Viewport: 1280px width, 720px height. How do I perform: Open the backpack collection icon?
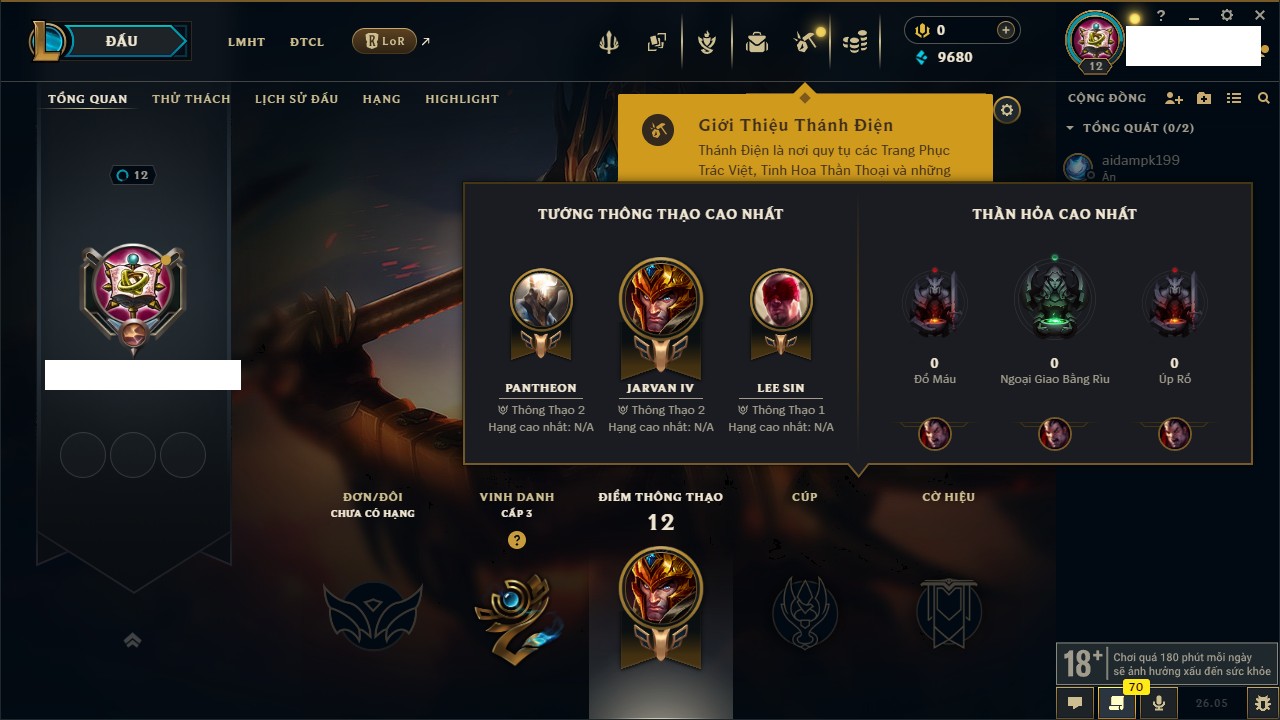(756, 42)
